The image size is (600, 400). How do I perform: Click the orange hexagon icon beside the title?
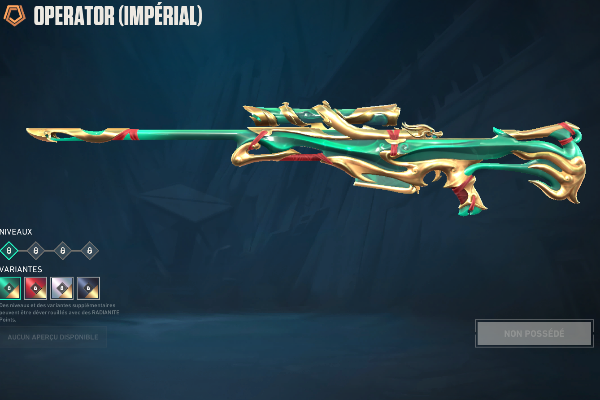[16, 14]
